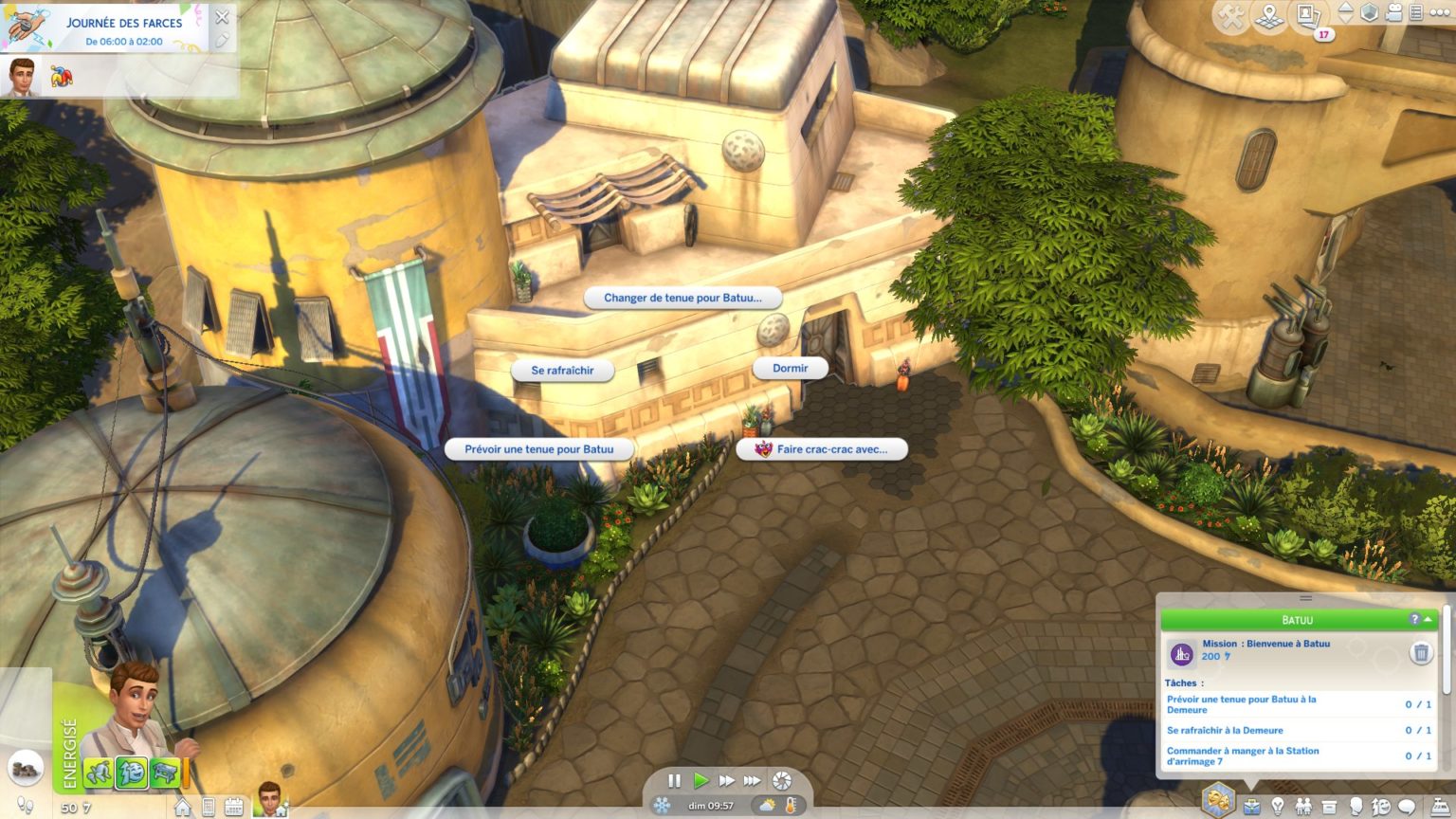
Task: Open the phone icon in bottom bar
Action: pyautogui.click(x=209, y=808)
